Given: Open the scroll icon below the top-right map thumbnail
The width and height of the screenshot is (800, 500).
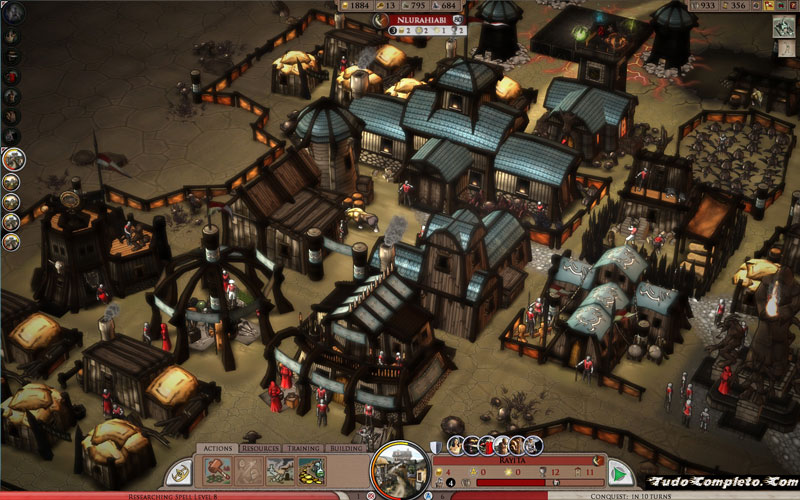Looking at the screenshot, I should coord(787,50).
